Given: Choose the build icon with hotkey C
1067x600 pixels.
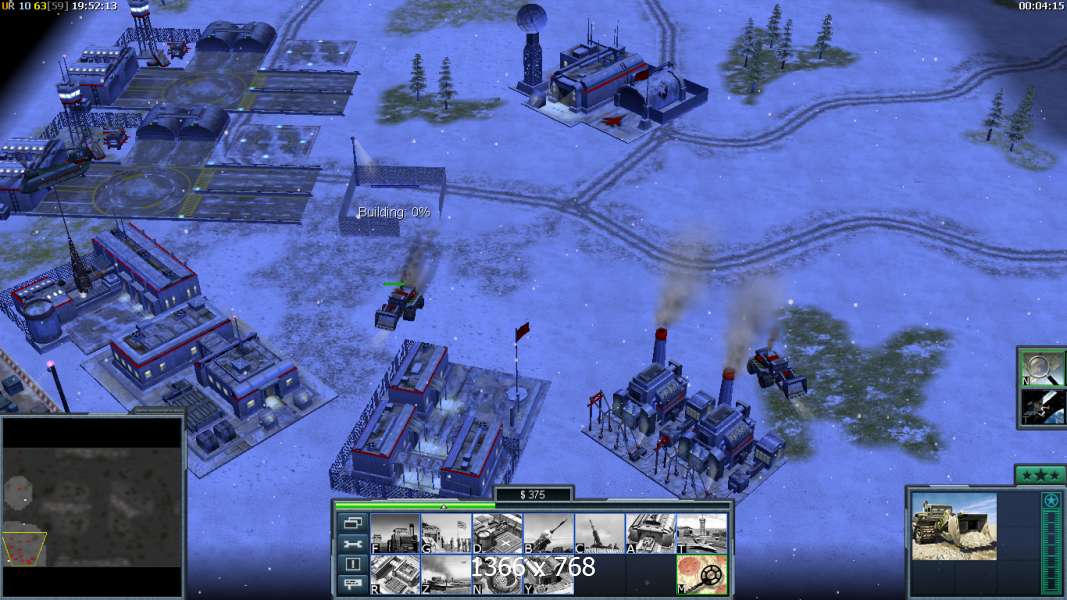Looking at the screenshot, I should coord(599,533).
